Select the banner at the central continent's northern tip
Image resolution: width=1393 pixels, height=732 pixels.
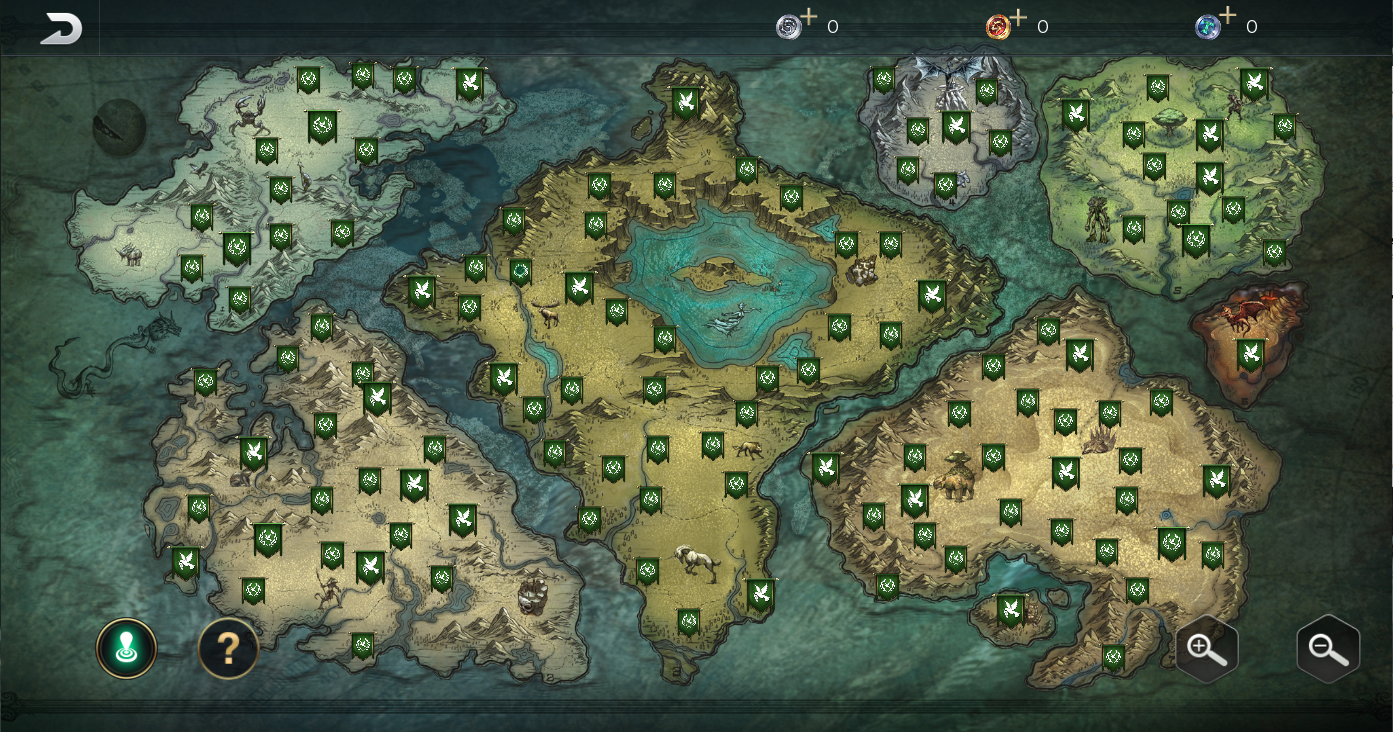pyautogui.click(x=685, y=103)
